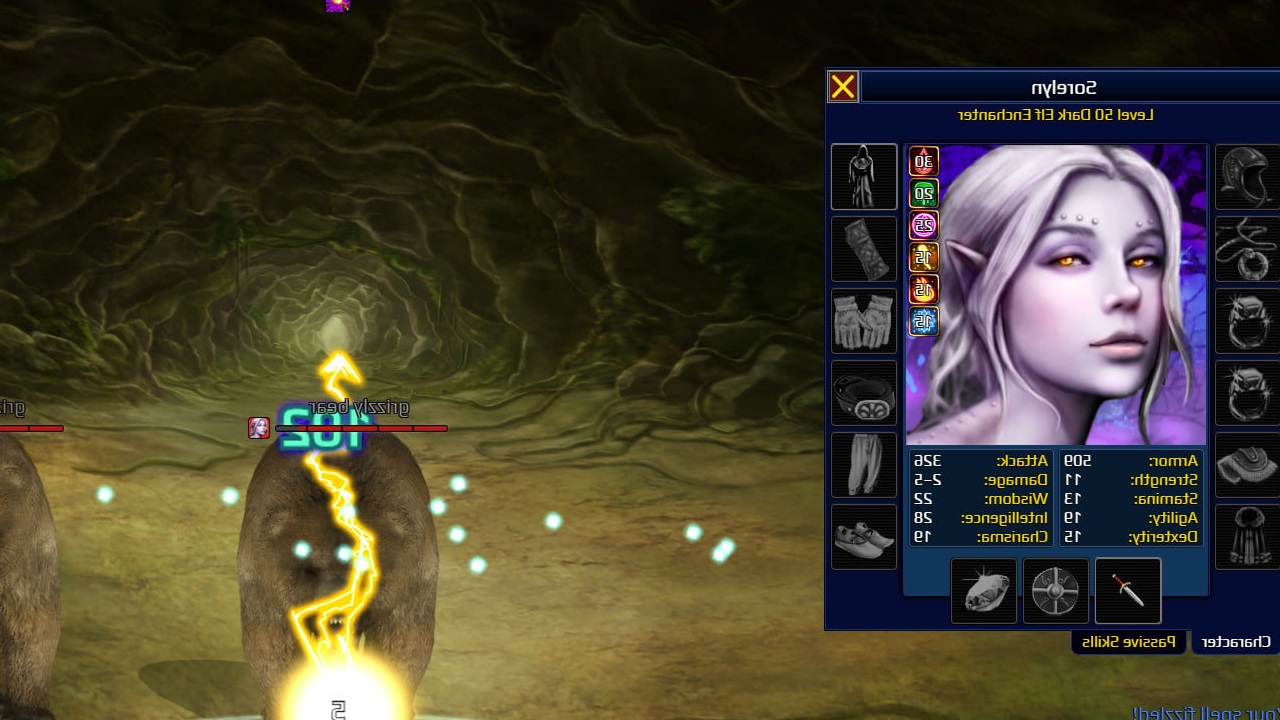Open the Character tab
Image resolution: width=1280 pixels, height=720 pixels.
[1236, 642]
